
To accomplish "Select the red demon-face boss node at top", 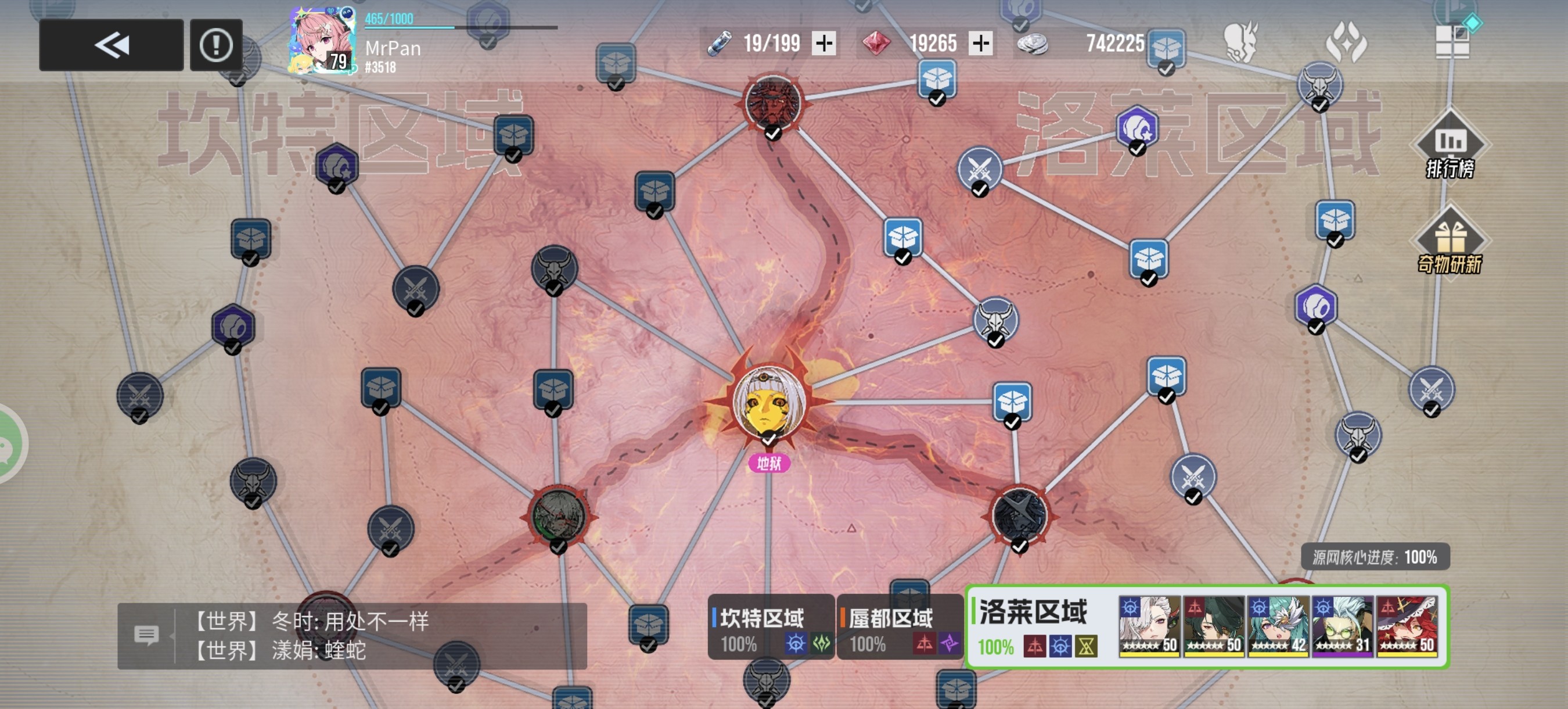I will [x=773, y=102].
